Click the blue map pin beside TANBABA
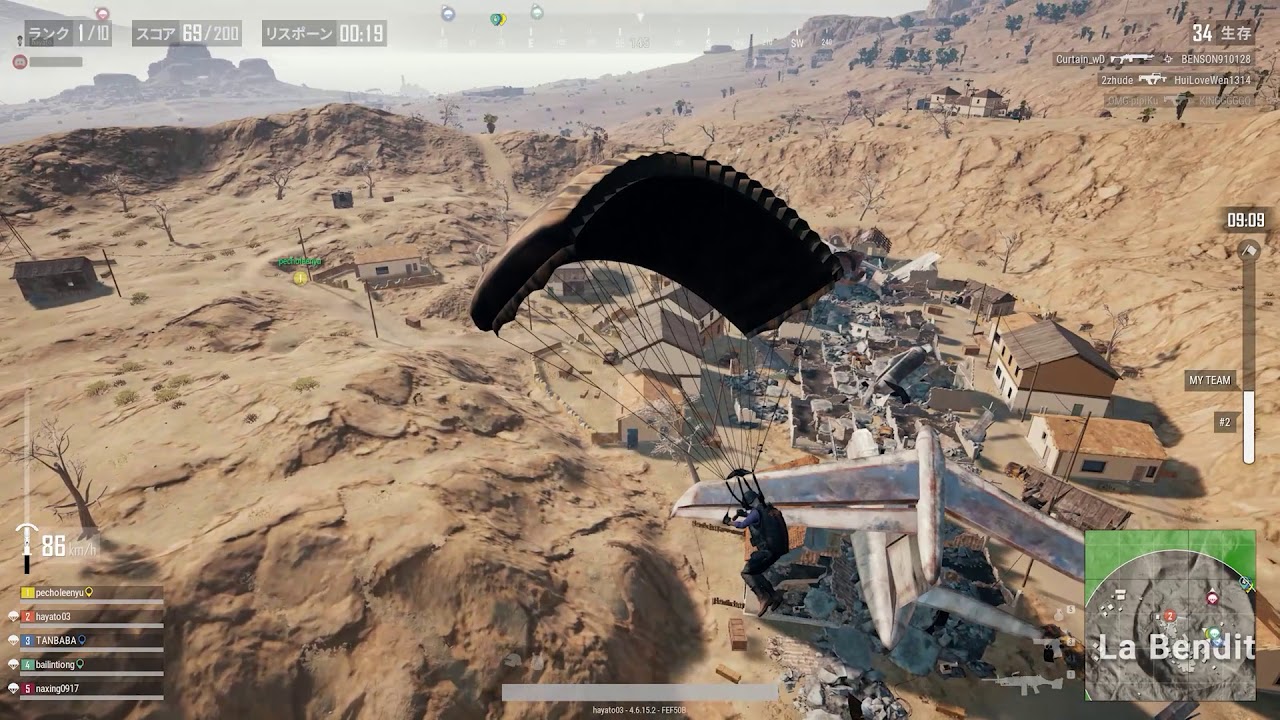This screenshot has height=720, width=1280. pyautogui.click(x=82, y=641)
